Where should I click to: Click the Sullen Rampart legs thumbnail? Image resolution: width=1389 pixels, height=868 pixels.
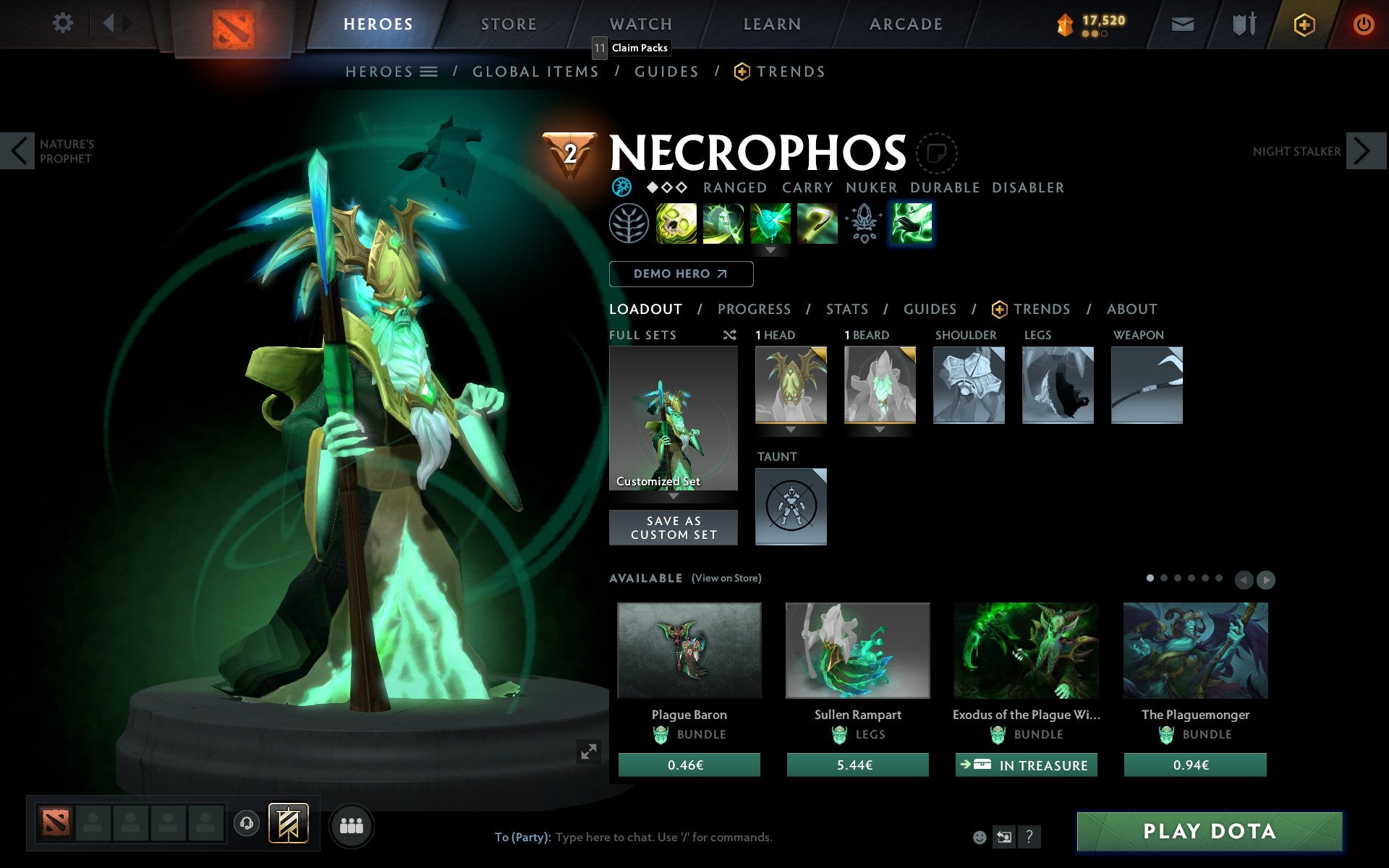coord(857,651)
